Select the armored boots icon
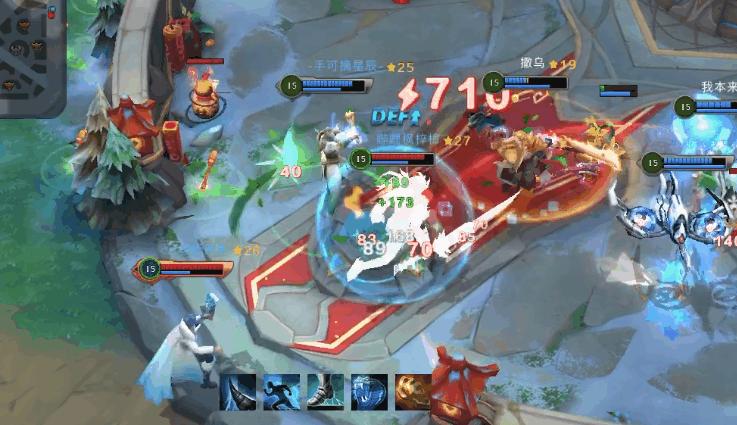 tap(323, 392)
